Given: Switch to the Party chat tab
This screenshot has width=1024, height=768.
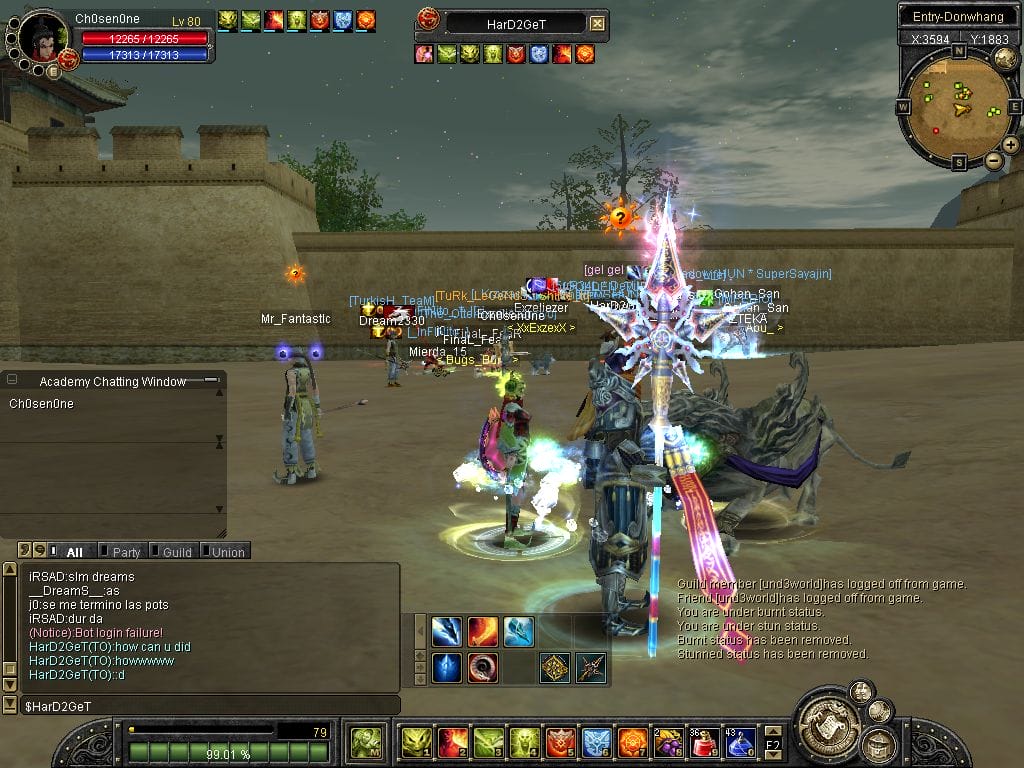Looking at the screenshot, I should (x=126, y=551).
